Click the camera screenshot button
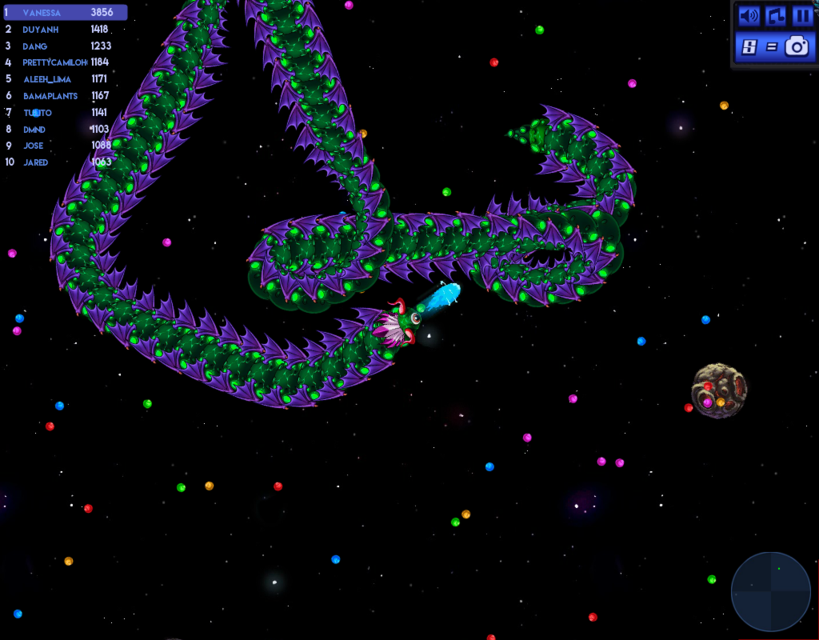Viewport: 819px width, 640px height. [x=797, y=46]
